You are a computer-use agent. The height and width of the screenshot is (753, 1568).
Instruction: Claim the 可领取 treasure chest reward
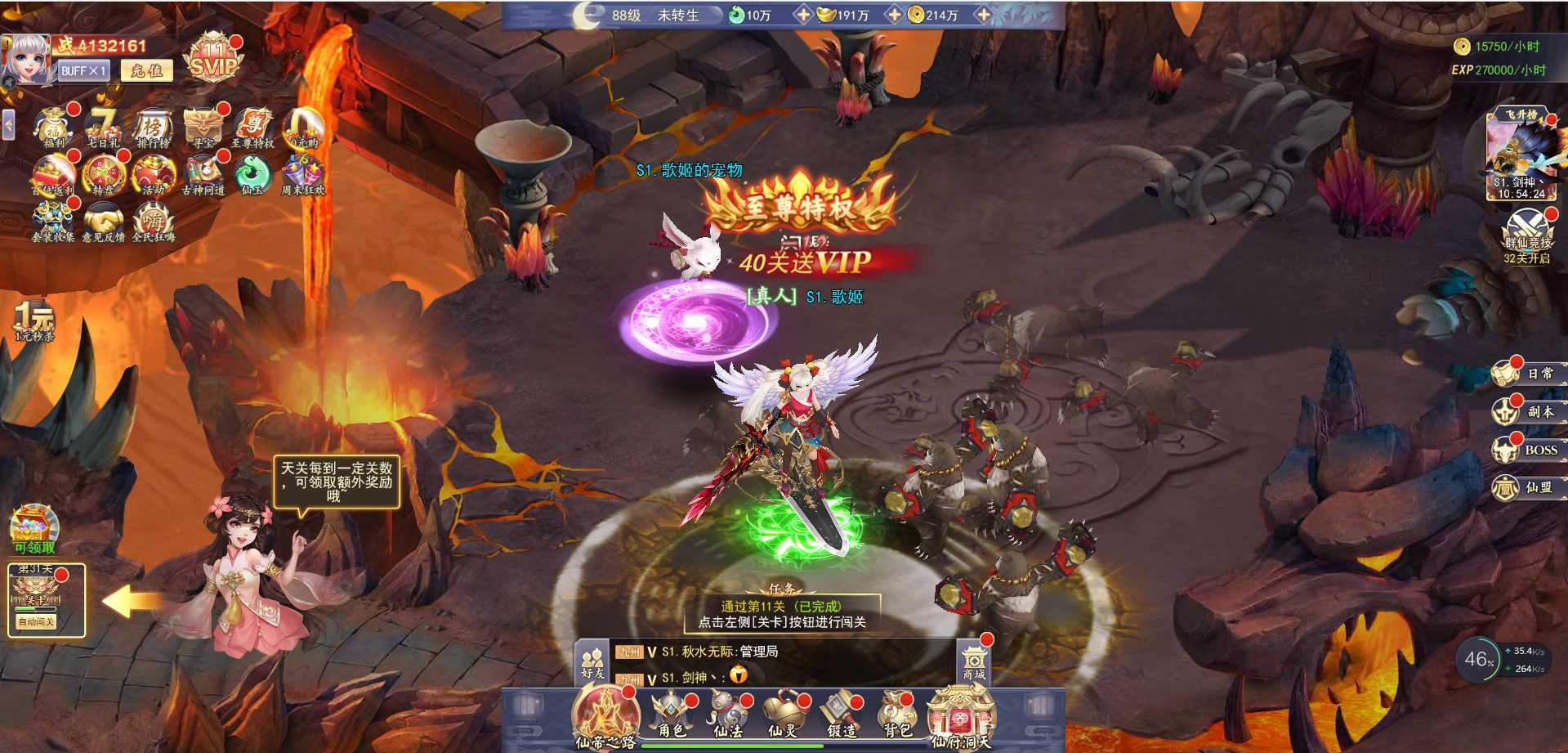pos(34,528)
